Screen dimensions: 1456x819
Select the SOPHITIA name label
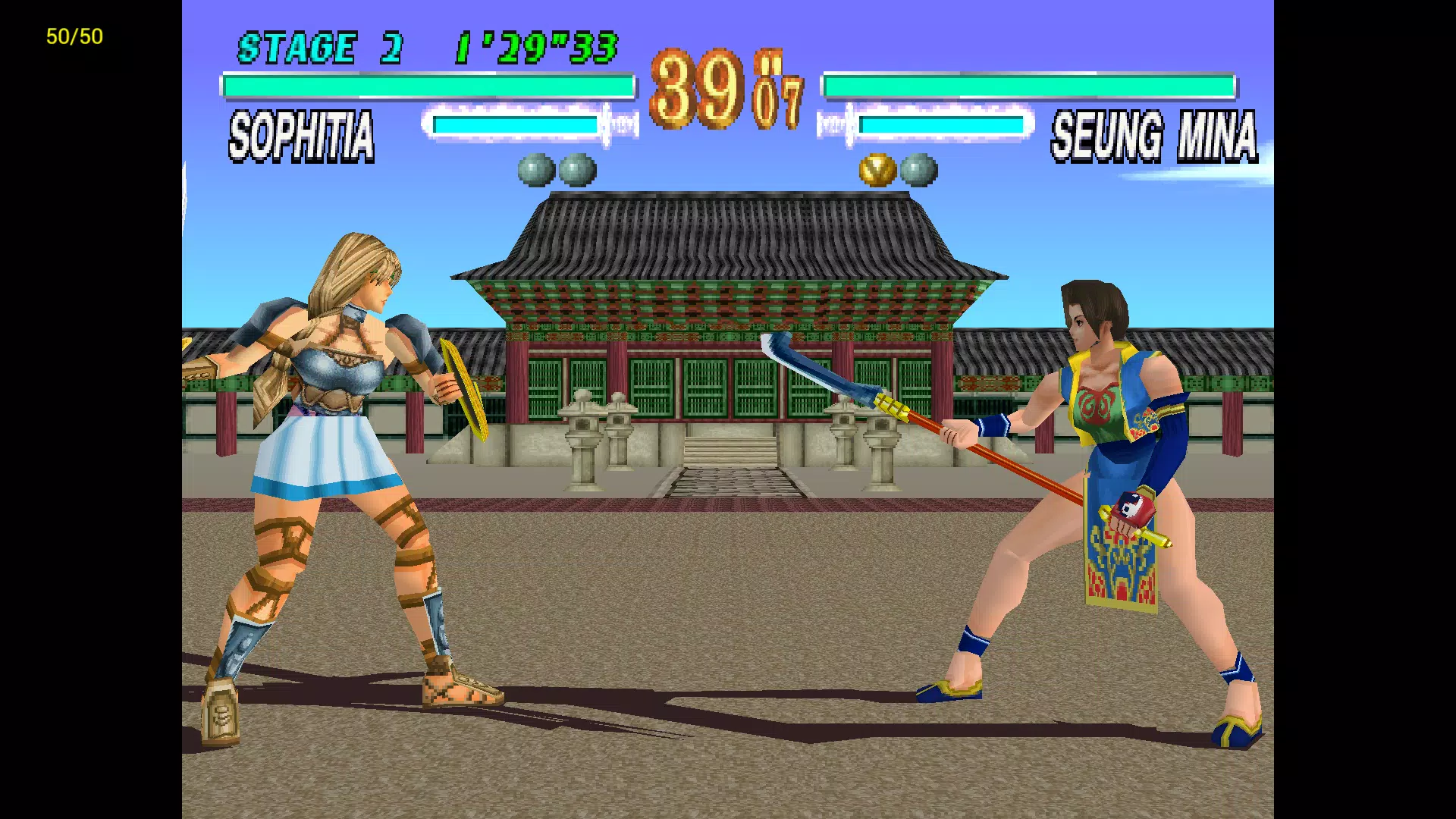point(301,136)
